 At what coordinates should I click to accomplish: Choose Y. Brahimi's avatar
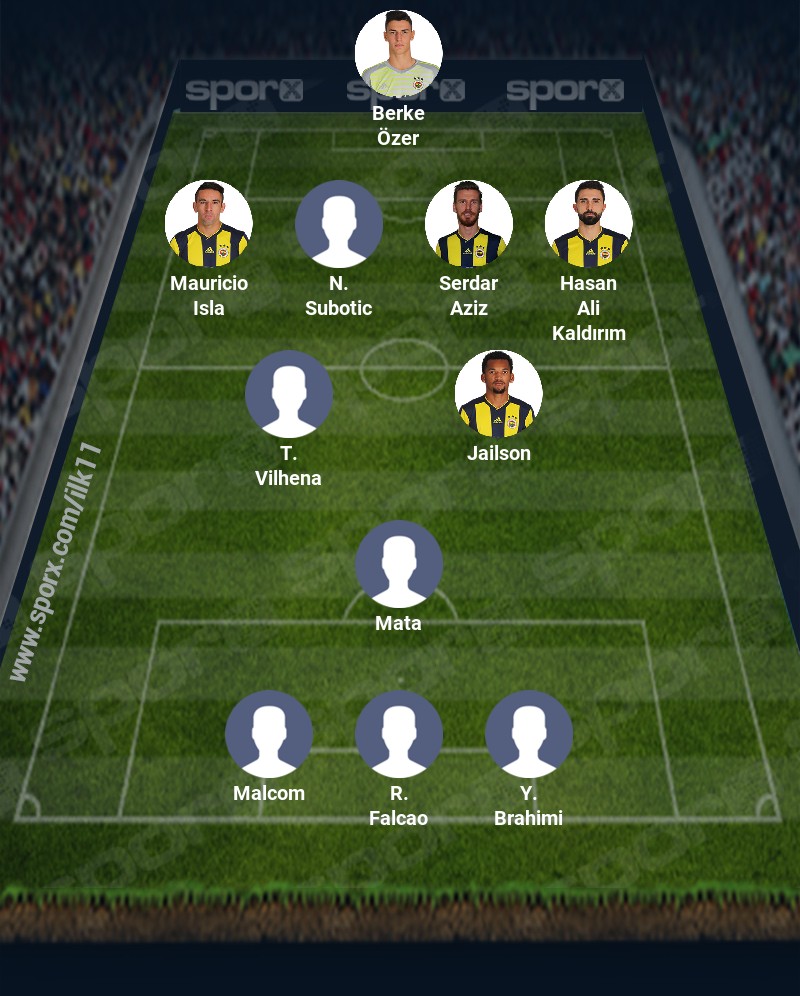point(528,734)
